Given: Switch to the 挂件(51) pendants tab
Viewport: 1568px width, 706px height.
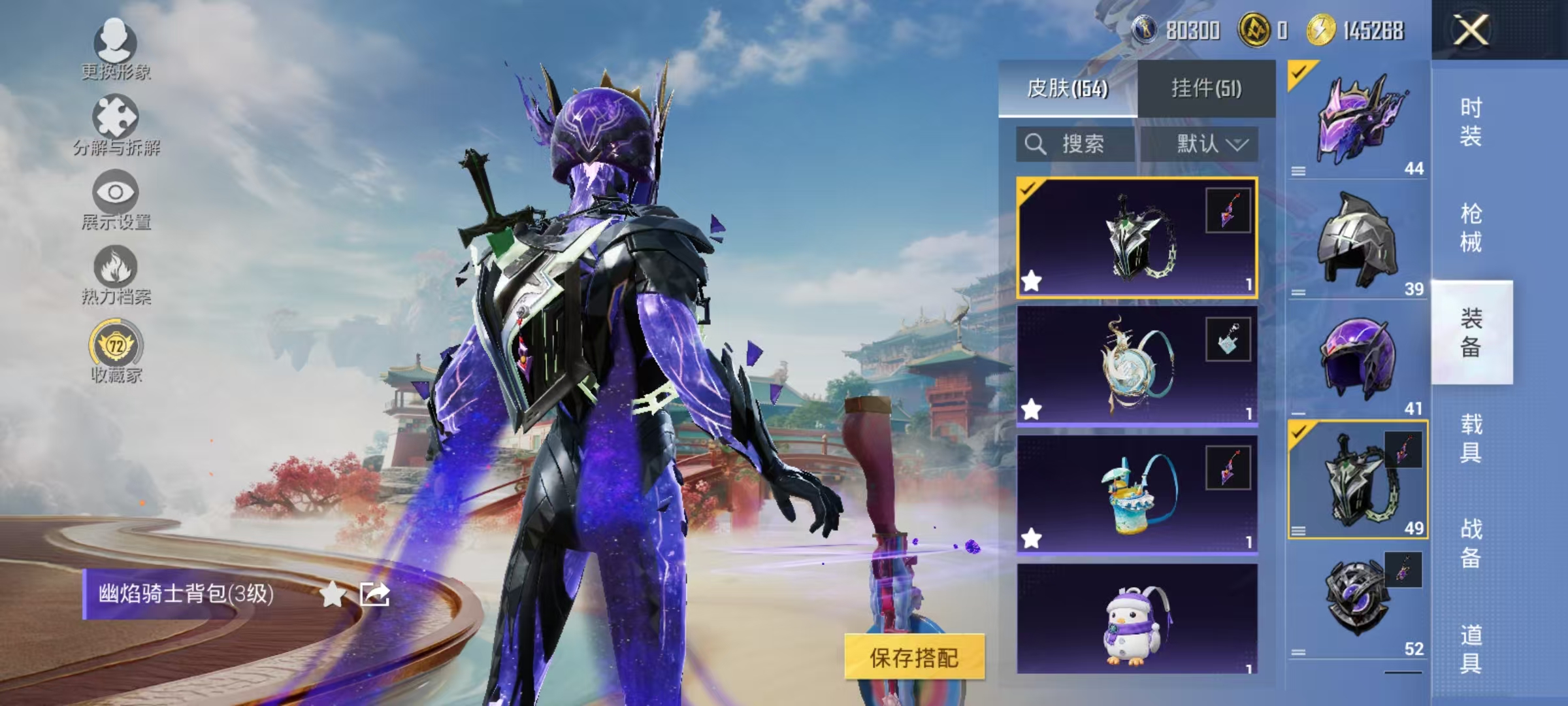Looking at the screenshot, I should tap(1209, 88).
